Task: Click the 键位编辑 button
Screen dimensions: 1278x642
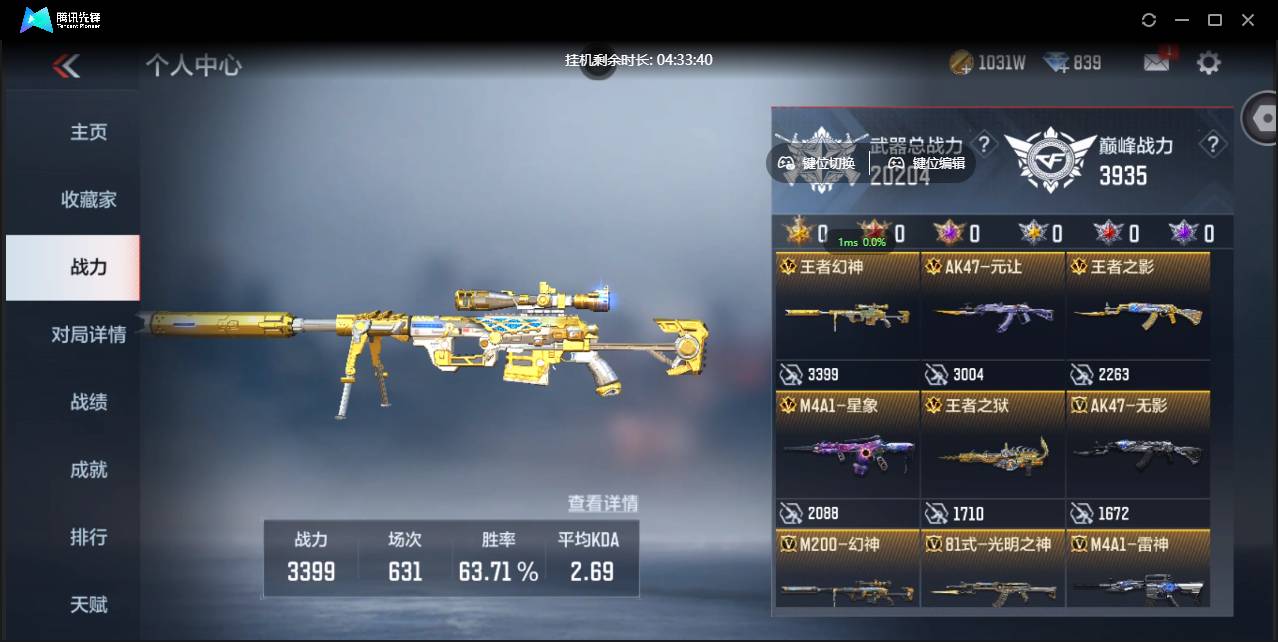Action: coord(926,163)
